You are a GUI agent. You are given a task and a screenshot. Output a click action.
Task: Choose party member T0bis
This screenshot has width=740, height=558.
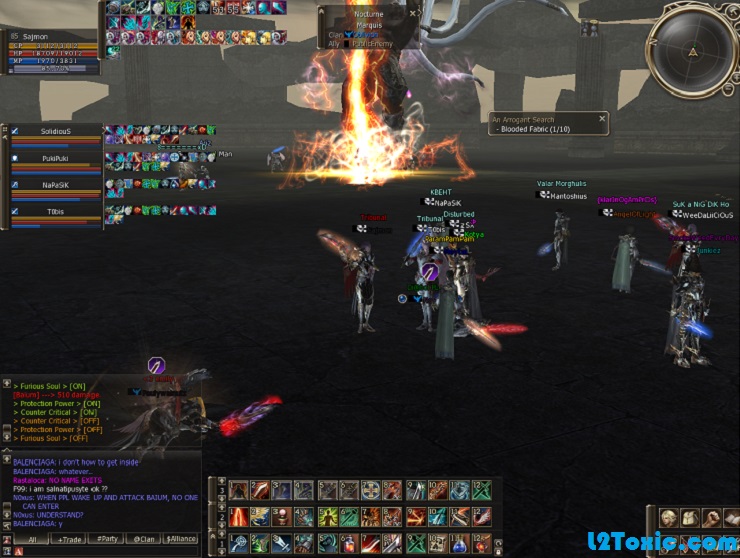(x=56, y=212)
